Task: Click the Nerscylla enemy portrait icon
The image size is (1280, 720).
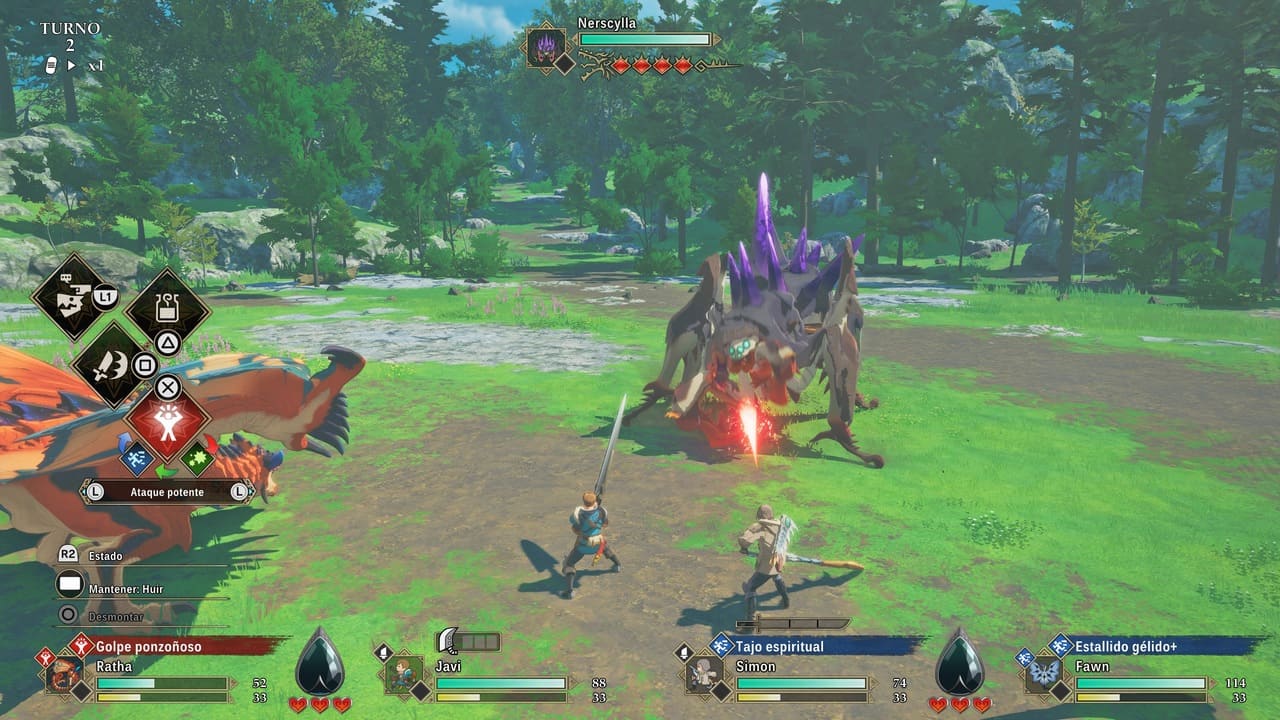Action: tap(547, 47)
